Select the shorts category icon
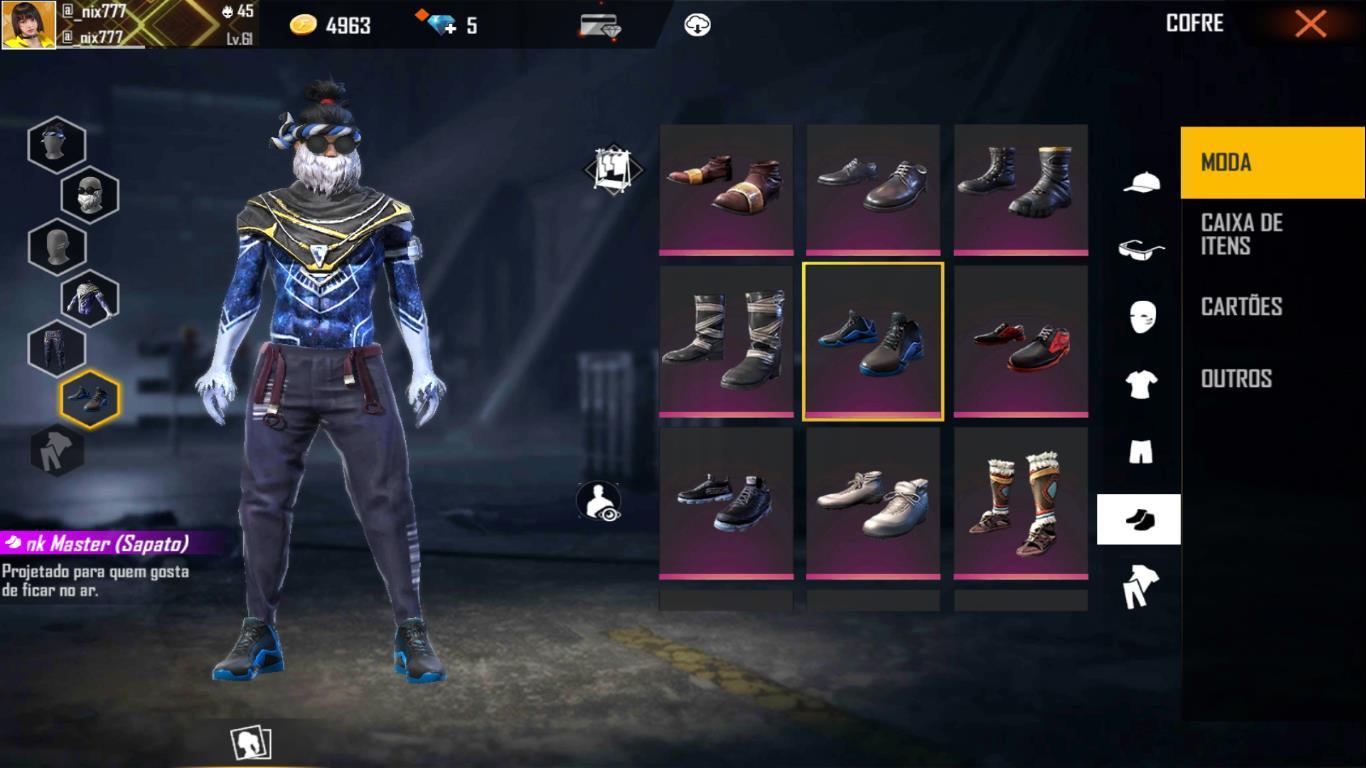 1139,452
